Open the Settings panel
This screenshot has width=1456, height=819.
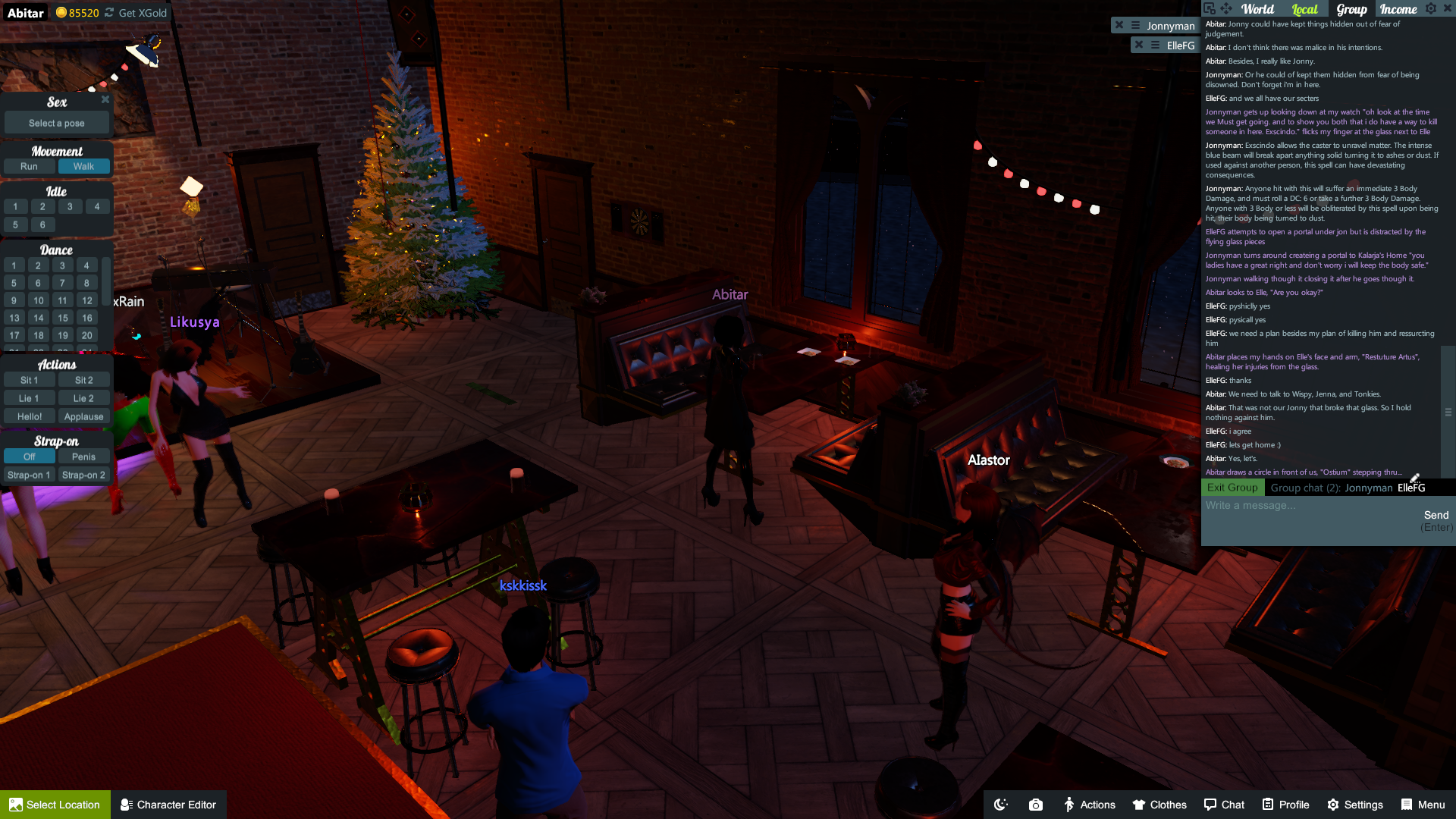1355,805
